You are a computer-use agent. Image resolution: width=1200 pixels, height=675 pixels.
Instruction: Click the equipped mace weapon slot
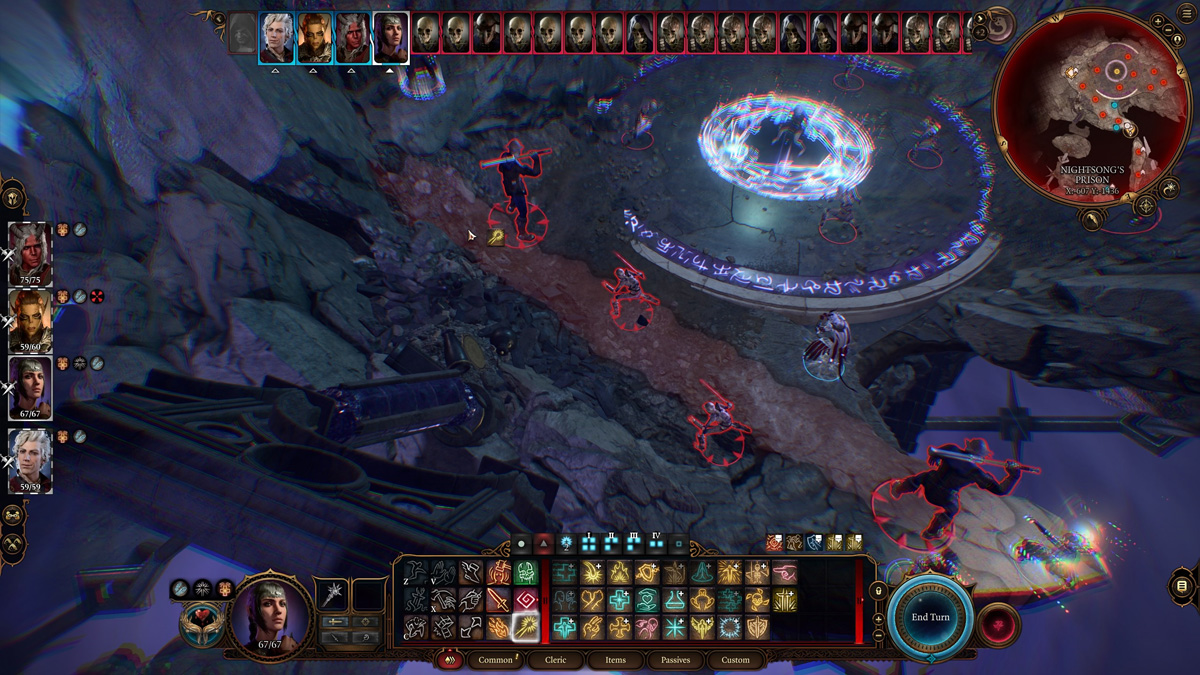coord(333,594)
